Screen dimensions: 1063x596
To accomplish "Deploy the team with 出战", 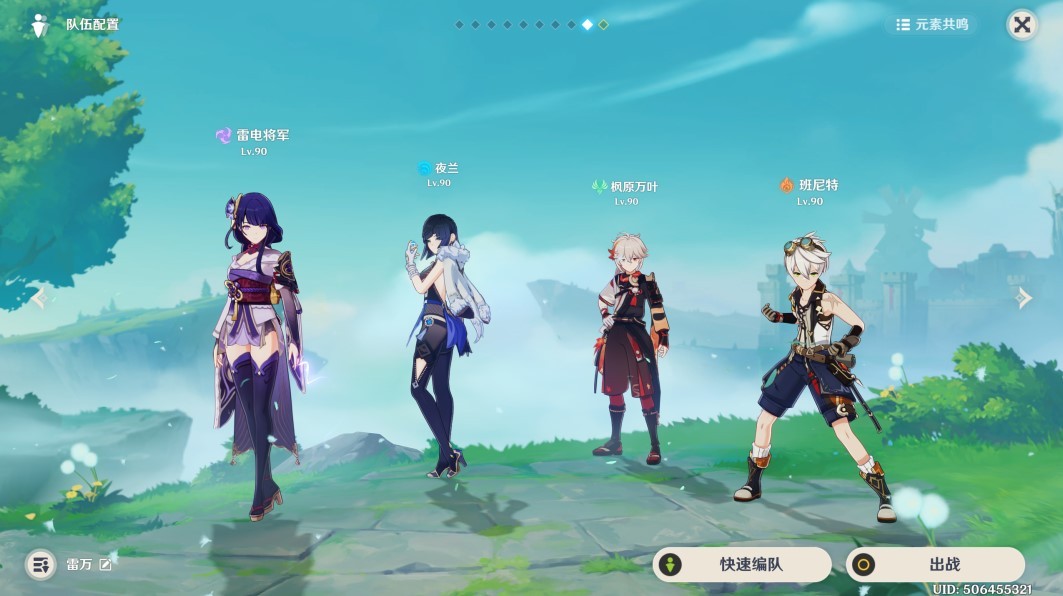I will click(x=935, y=564).
